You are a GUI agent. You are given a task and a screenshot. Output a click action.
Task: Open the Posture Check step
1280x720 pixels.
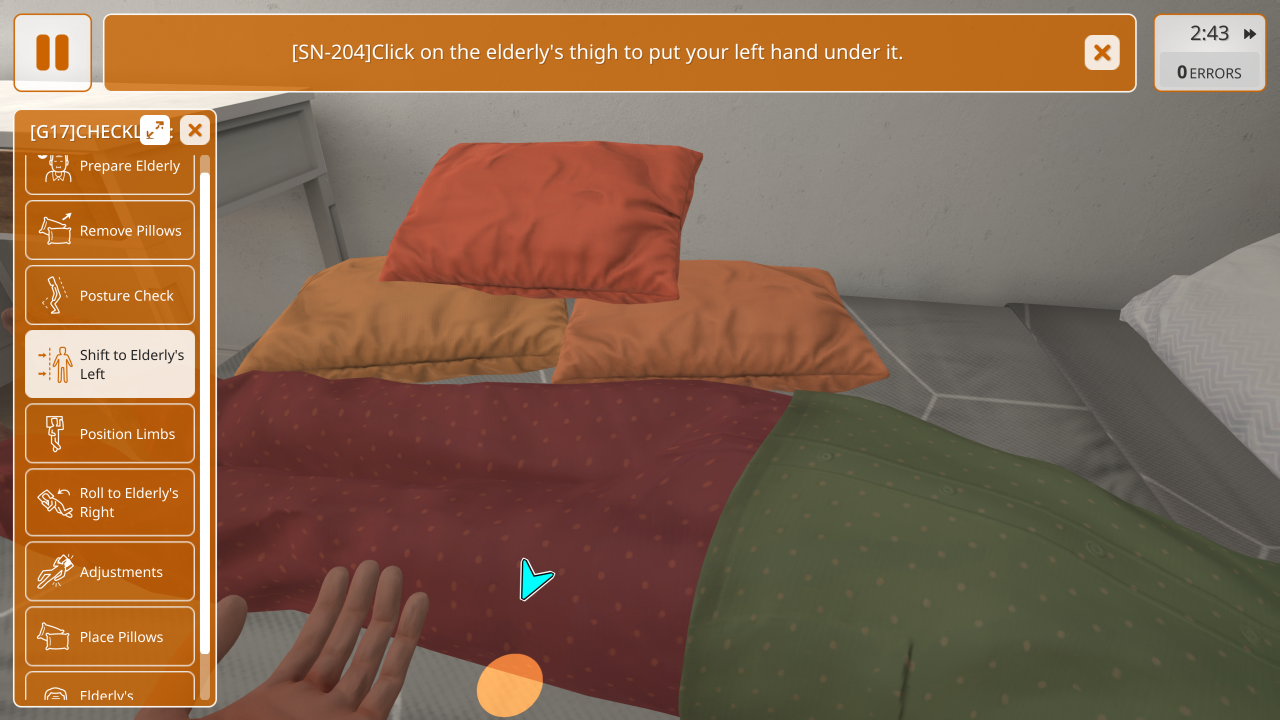tap(110, 295)
